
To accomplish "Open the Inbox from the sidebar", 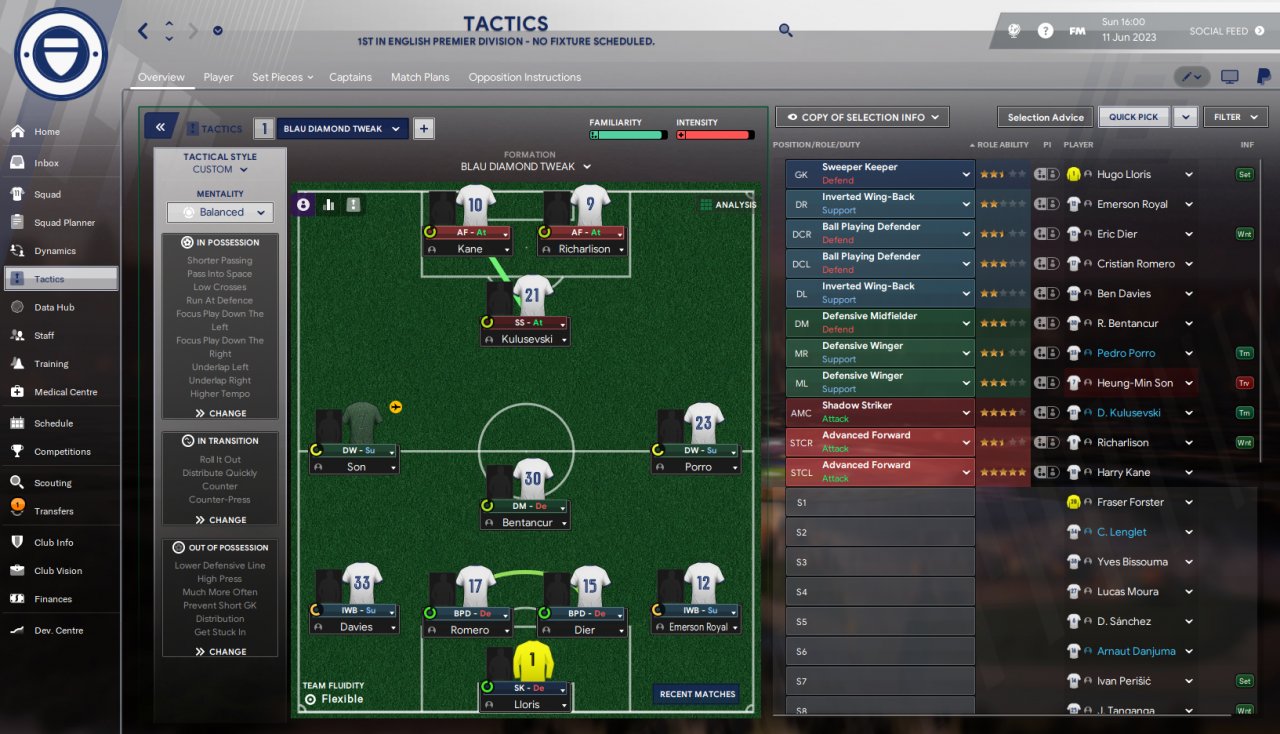I will (46, 163).
